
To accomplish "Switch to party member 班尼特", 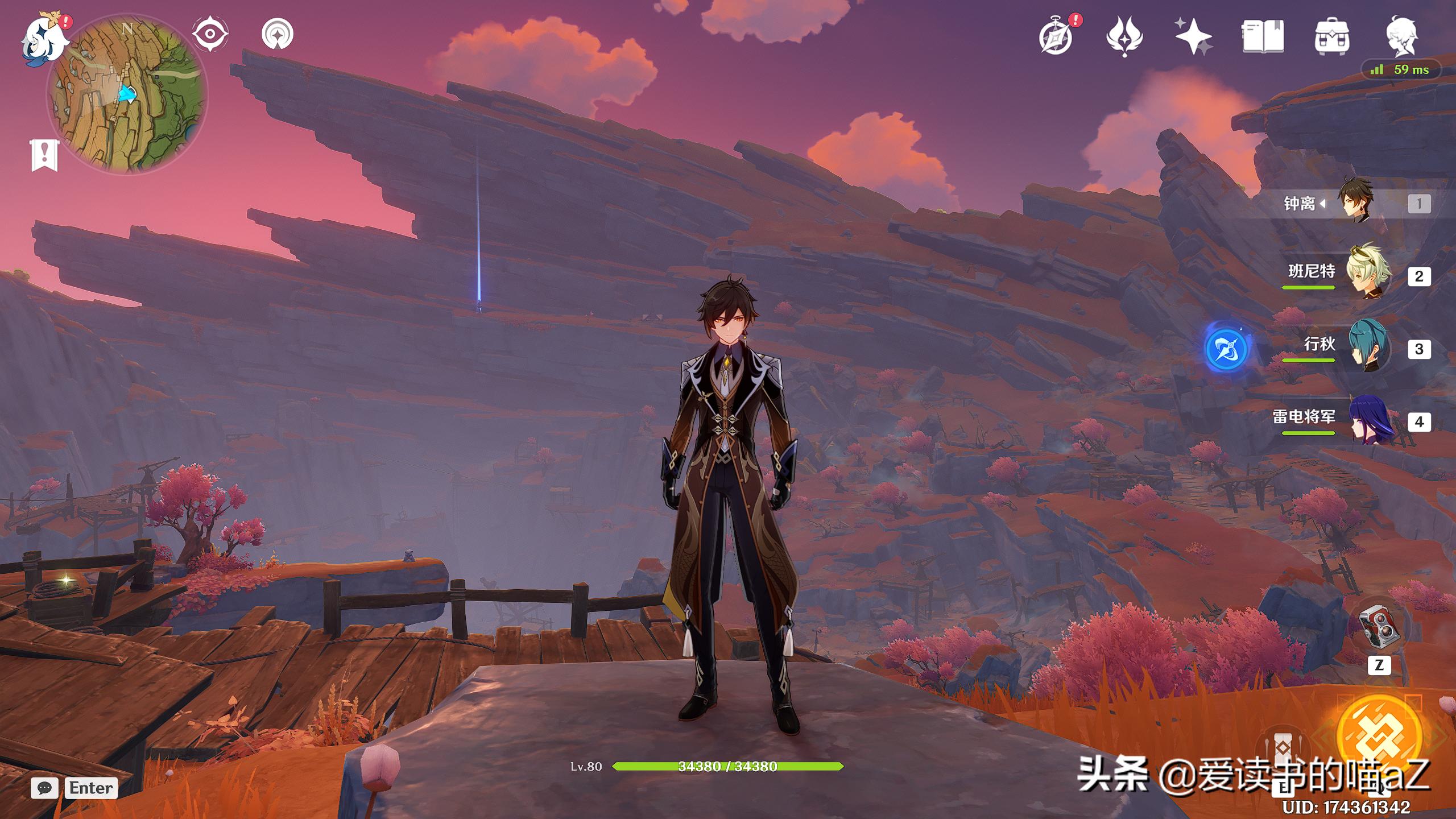I will click(1367, 275).
